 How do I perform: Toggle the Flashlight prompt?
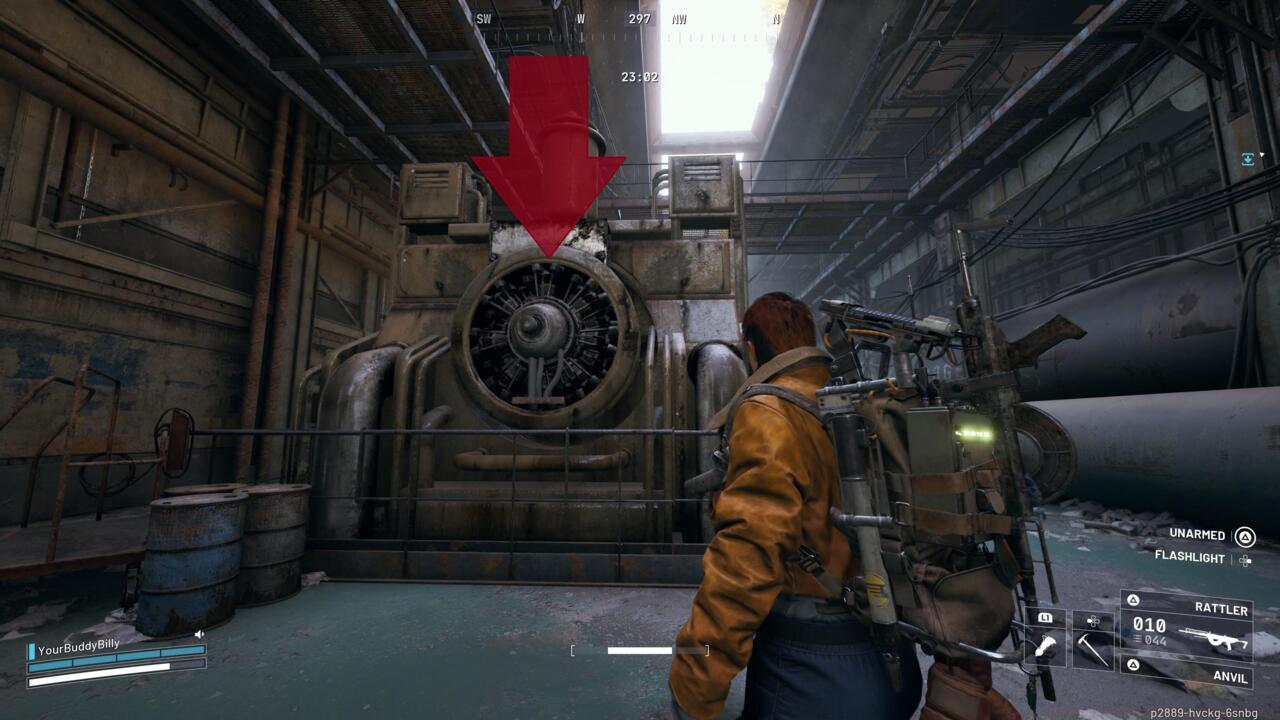[1190, 557]
